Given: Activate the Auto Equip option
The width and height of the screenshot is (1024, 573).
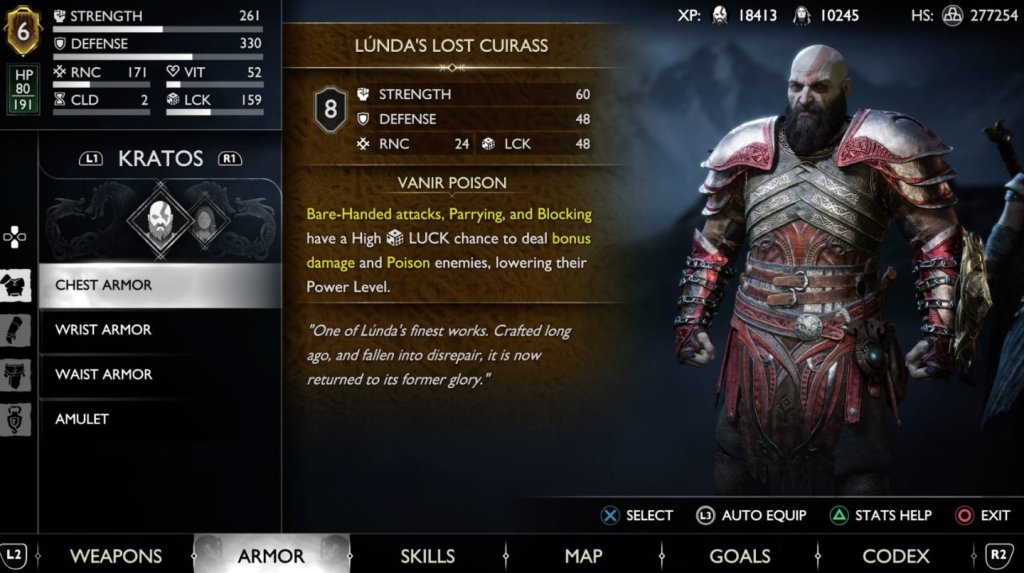Looking at the screenshot, I should pyautogui.click(x=752, y=516).
